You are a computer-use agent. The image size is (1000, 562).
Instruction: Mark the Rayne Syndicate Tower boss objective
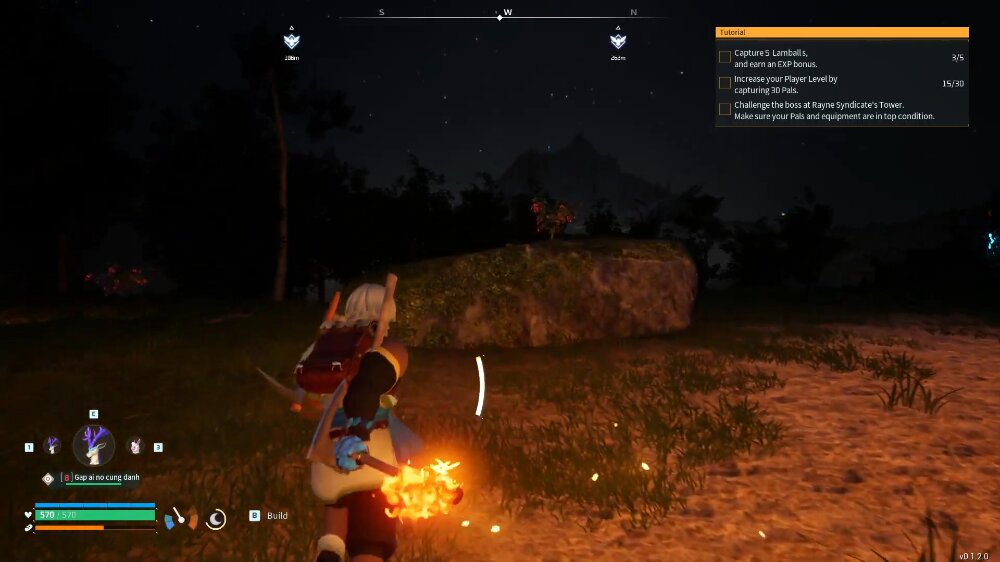[x=725, y=109]
